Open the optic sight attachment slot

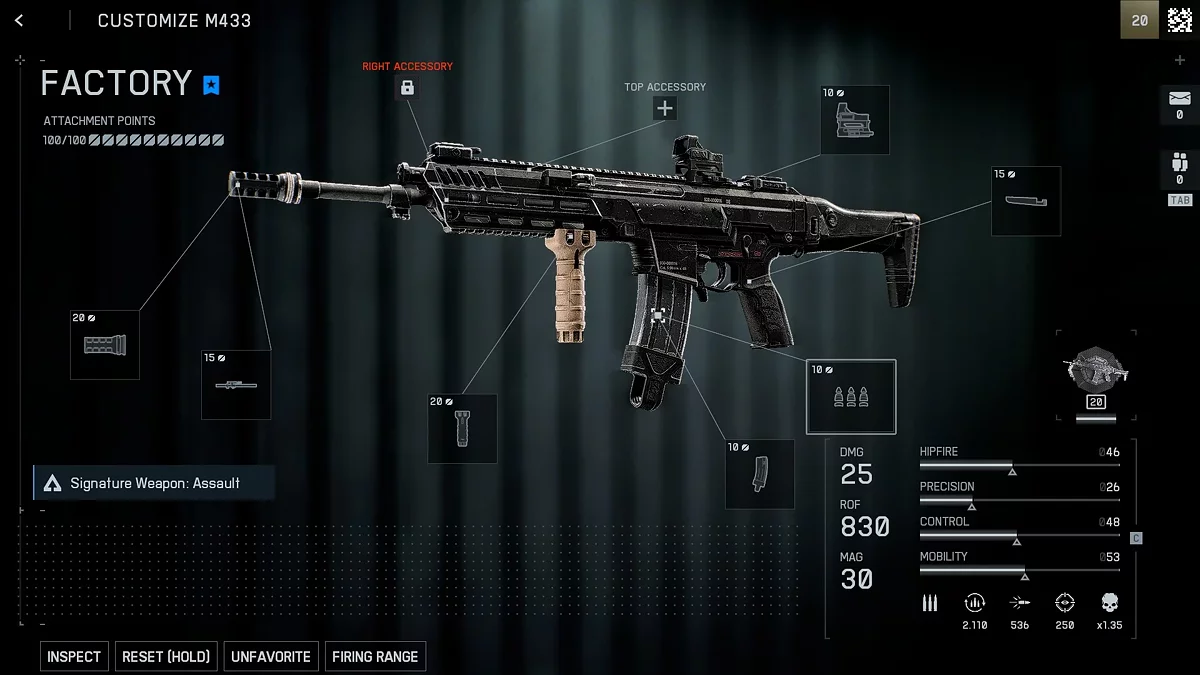(855, 120)
